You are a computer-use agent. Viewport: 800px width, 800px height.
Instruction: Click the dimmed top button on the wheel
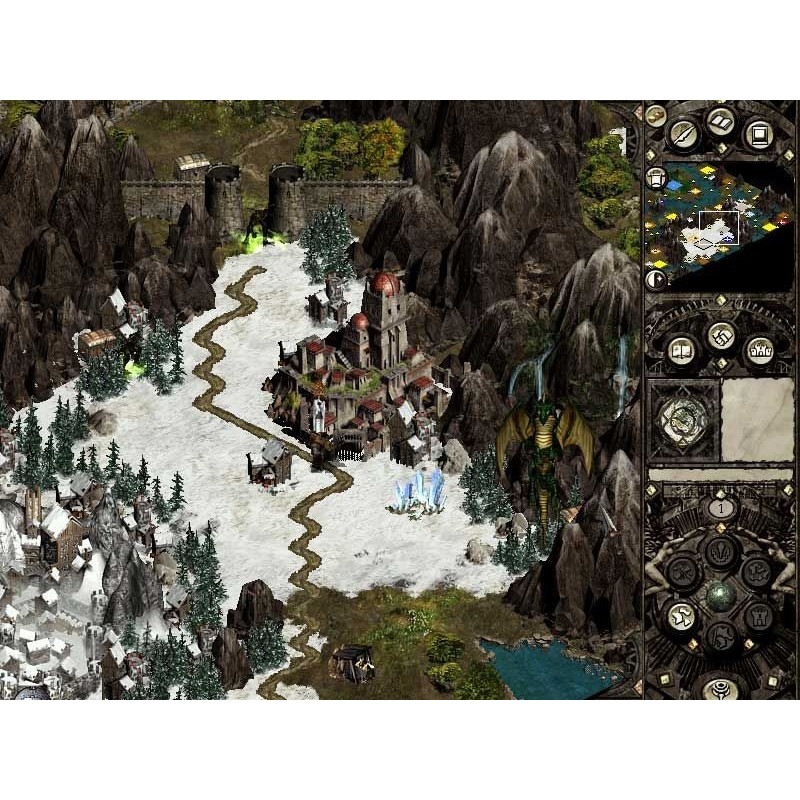click(720, 552)
